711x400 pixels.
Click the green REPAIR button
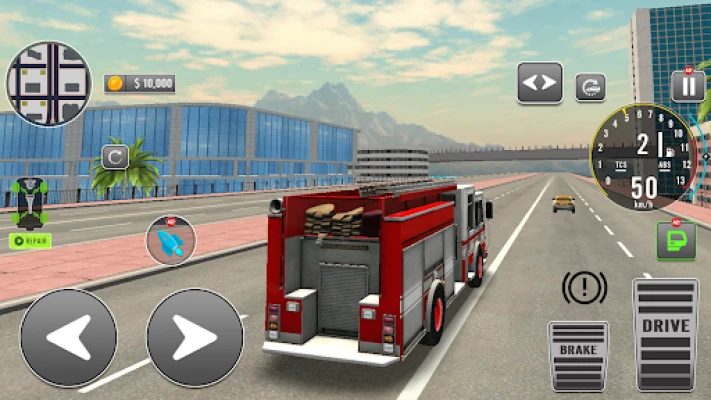[30, 240]
